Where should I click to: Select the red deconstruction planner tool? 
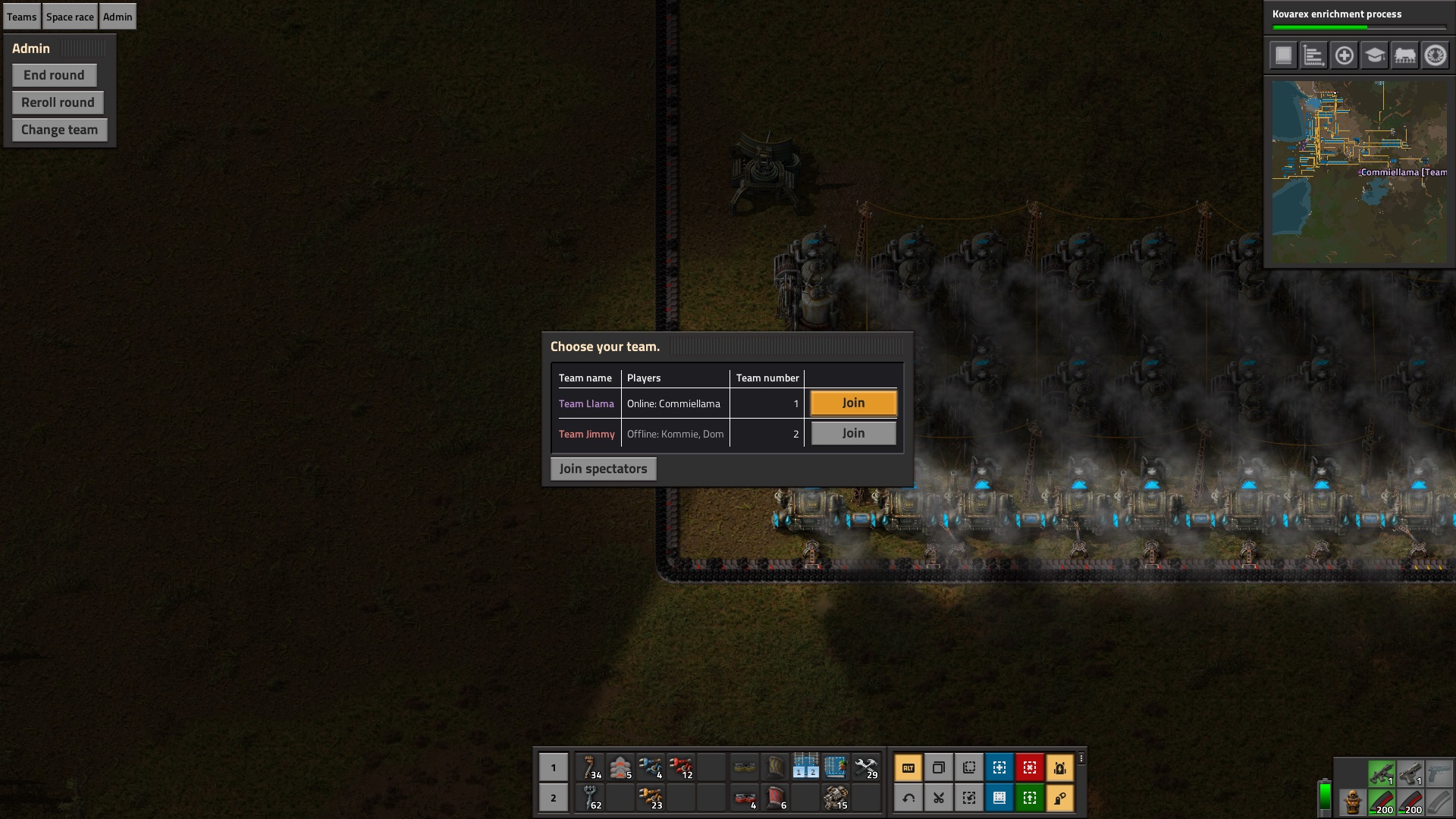click(x=1030, y=767)
